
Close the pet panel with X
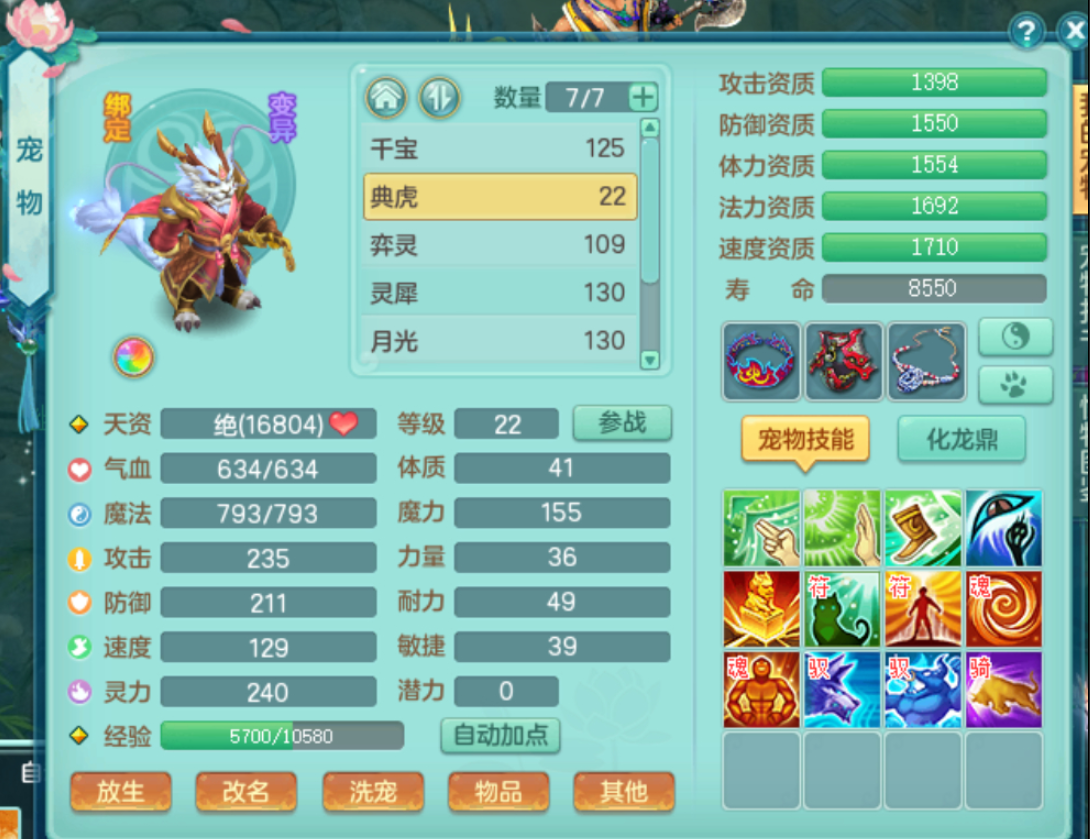click(1074, 31)
